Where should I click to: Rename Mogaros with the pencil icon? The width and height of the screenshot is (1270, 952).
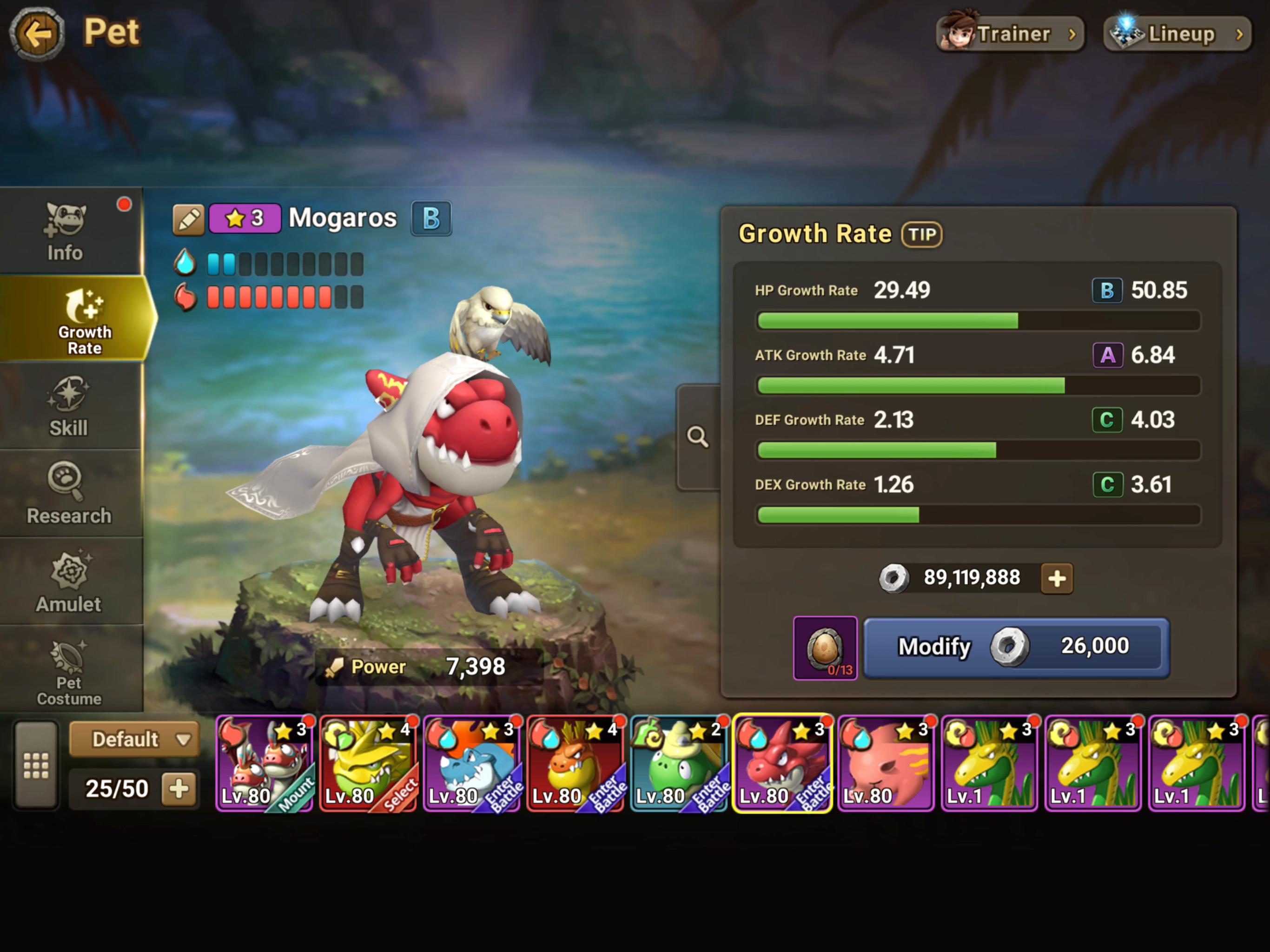(x=188, y=219)
